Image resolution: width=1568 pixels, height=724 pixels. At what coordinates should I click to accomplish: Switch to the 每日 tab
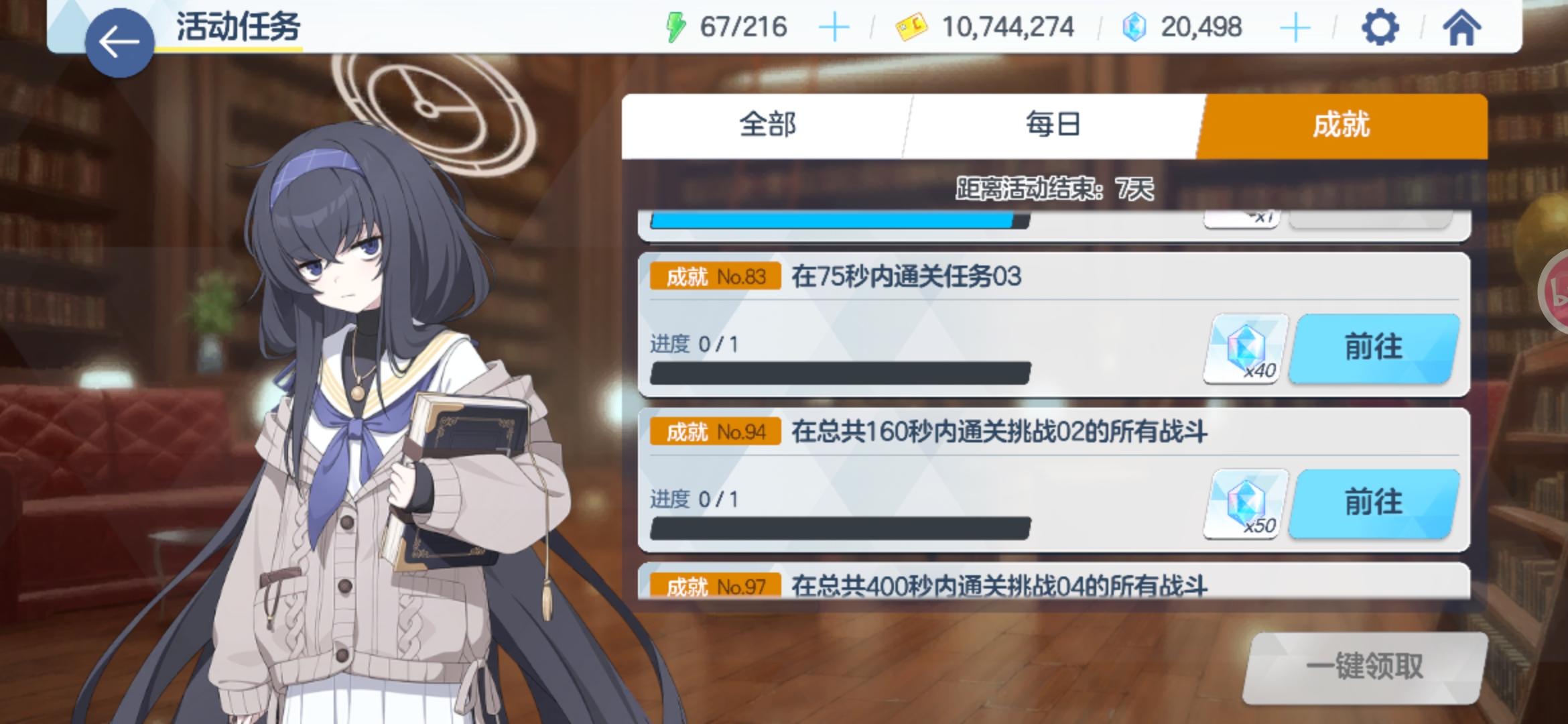point(1052,125)
